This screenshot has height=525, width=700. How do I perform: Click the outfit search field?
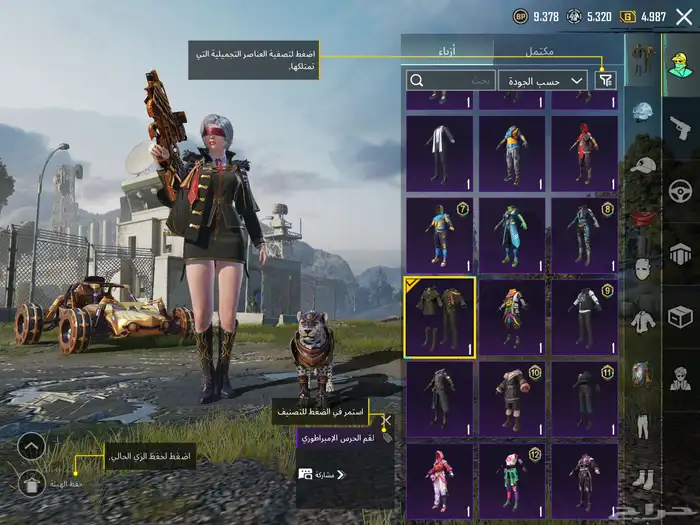pos(452,80)
